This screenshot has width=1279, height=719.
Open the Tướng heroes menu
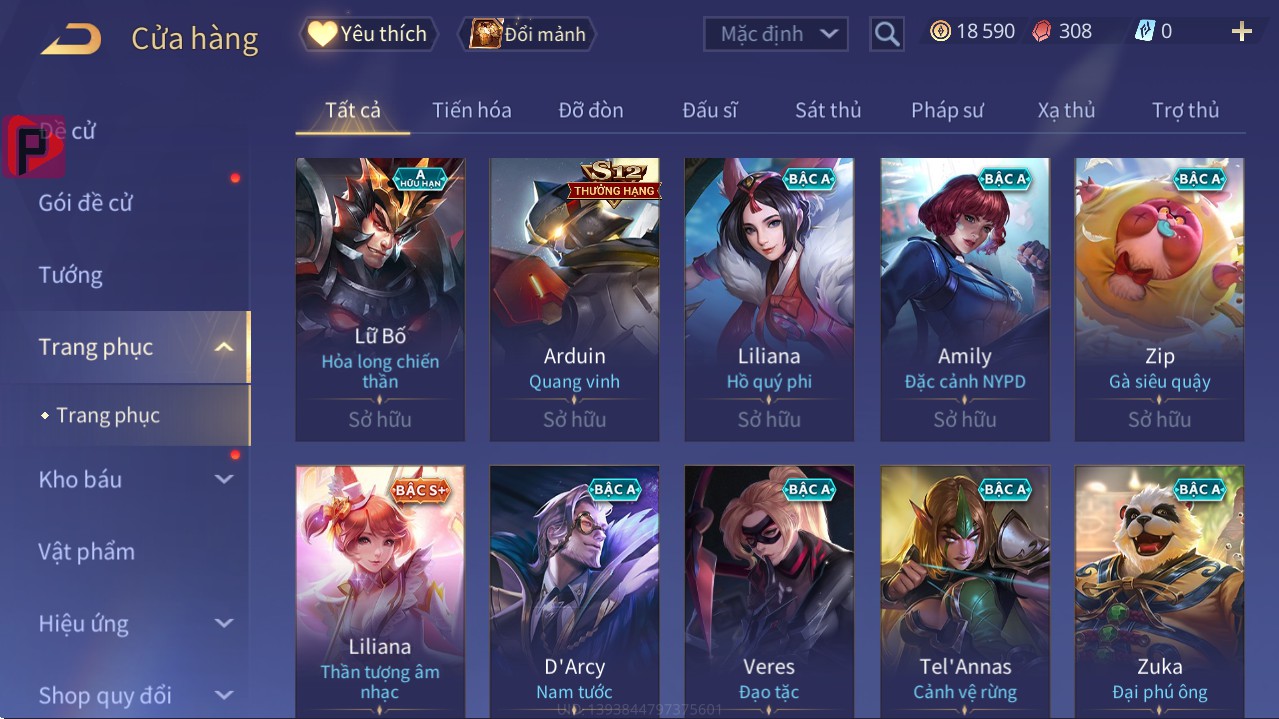pyautogui.click(x=70, y=275)
